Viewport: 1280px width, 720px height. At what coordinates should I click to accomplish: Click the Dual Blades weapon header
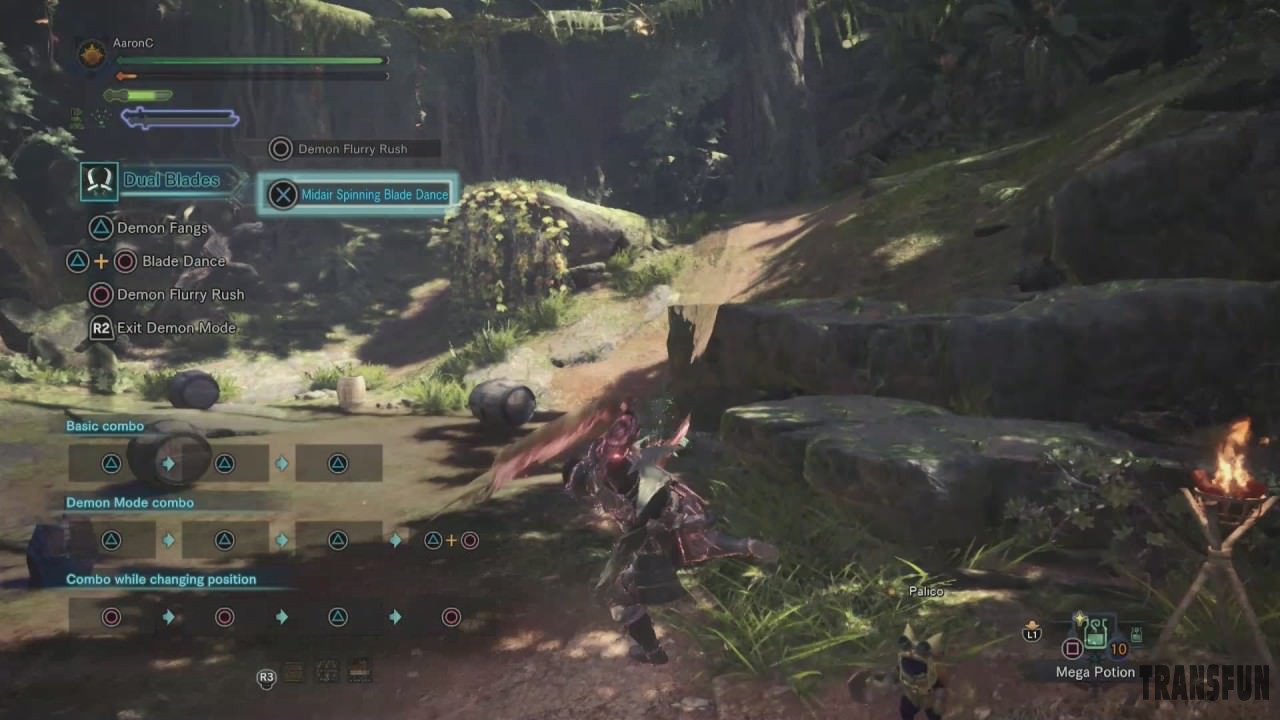pos(171,180)
